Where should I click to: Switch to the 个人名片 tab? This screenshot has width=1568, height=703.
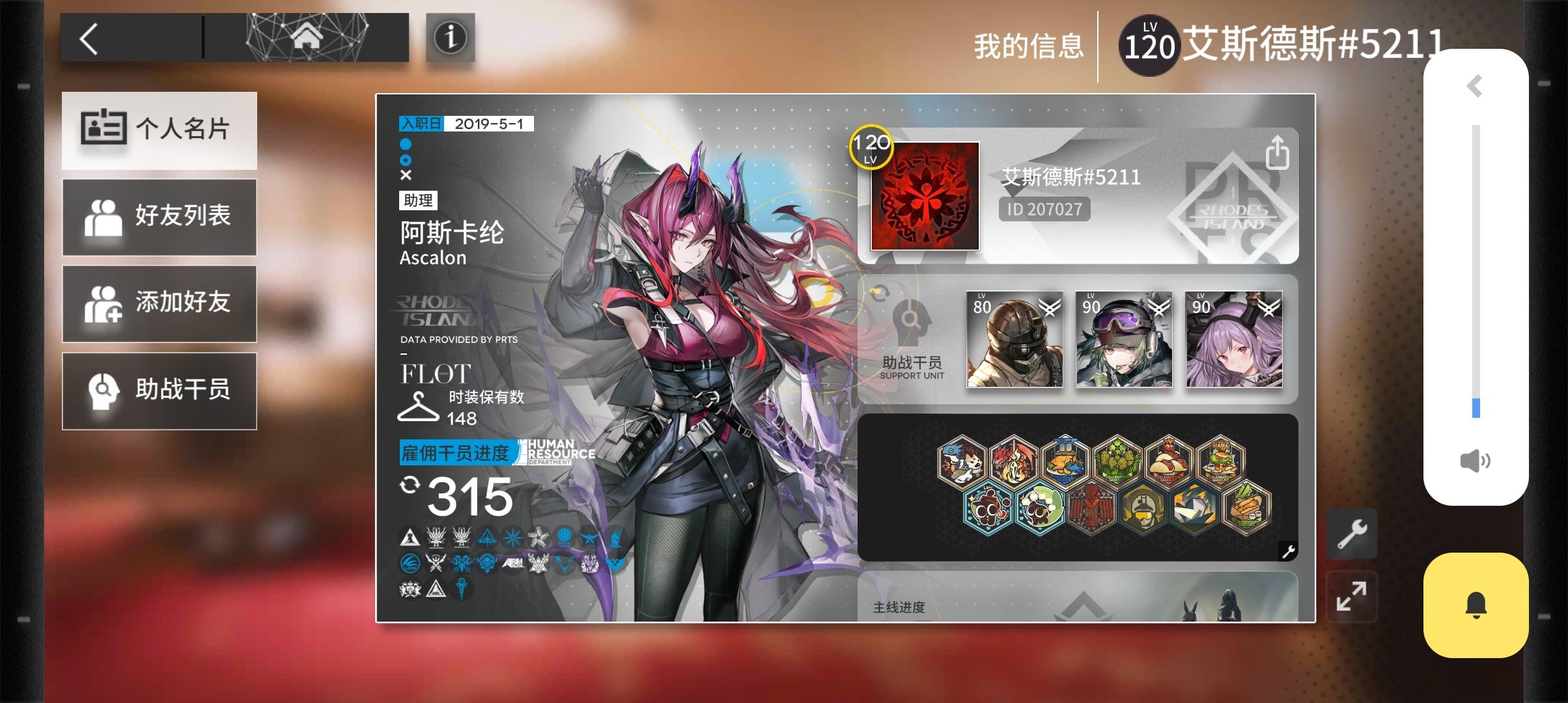point(159,130)
